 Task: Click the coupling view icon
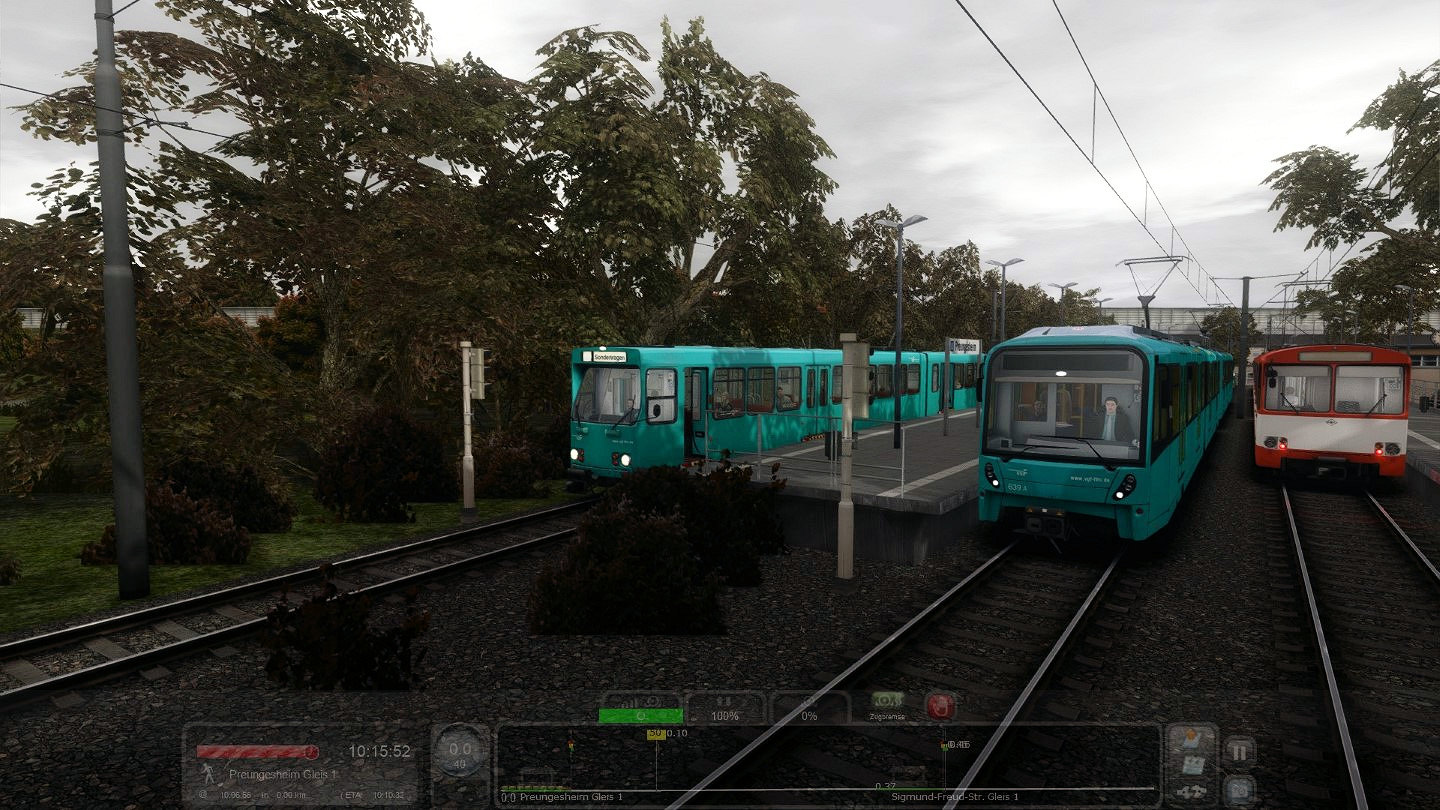1192,791
